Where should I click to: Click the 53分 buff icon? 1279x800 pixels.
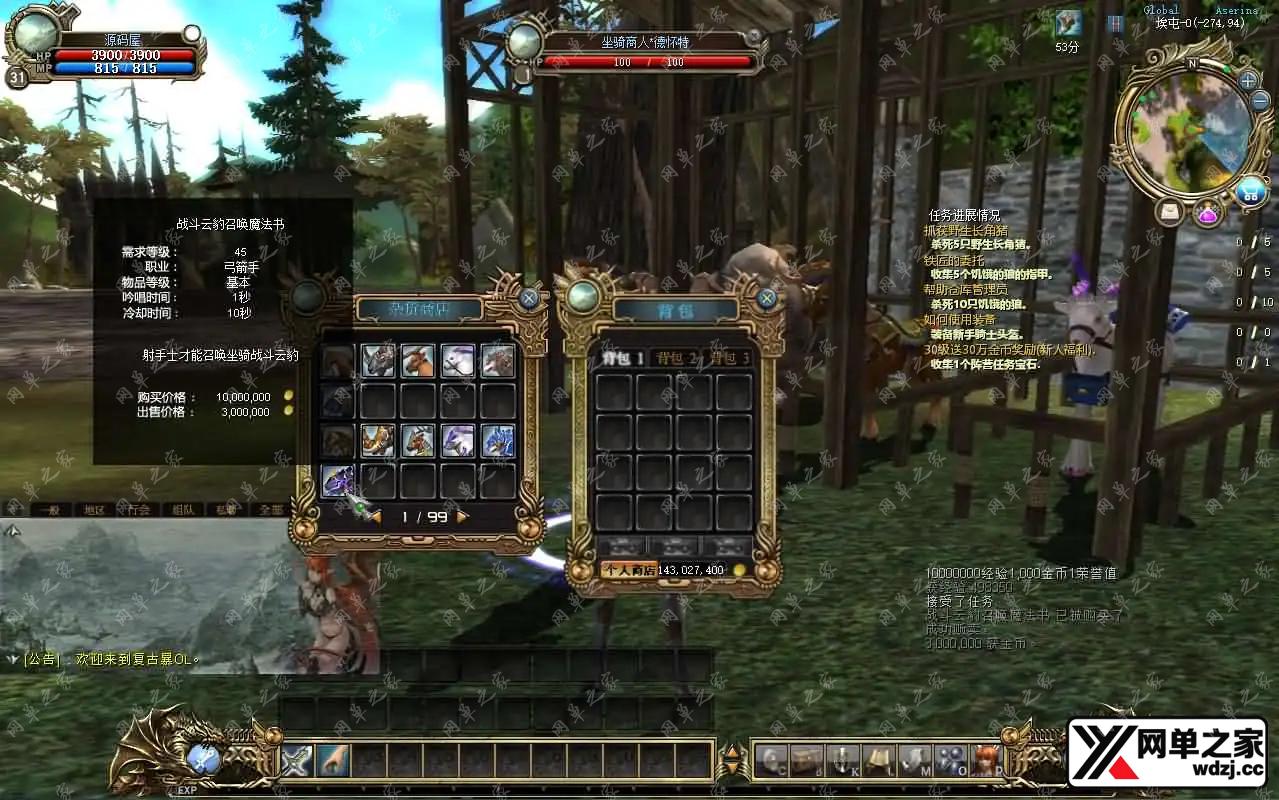[1068, 23]
